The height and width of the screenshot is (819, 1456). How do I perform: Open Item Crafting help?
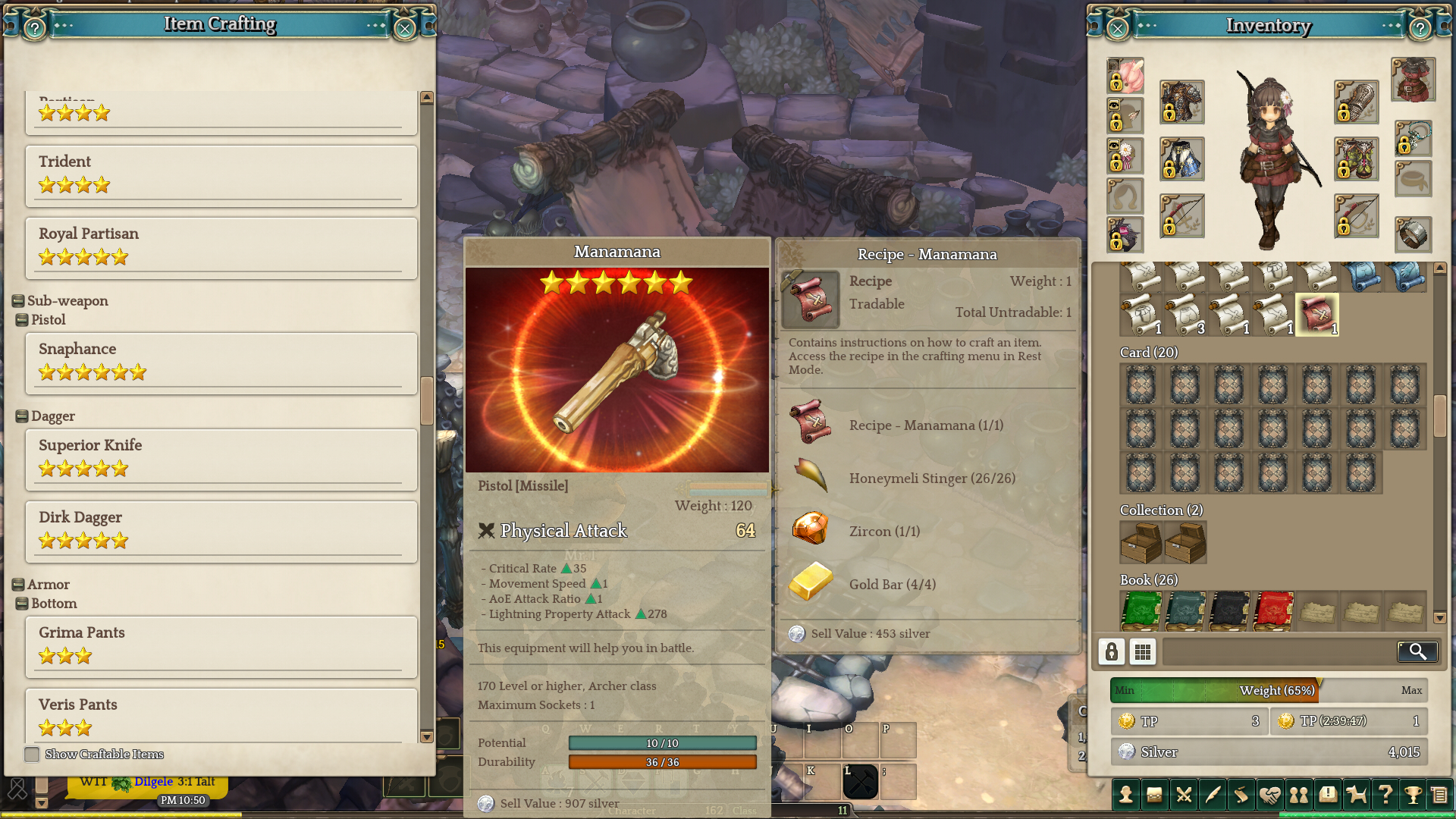pyautogui.click(x=35, y=29)
